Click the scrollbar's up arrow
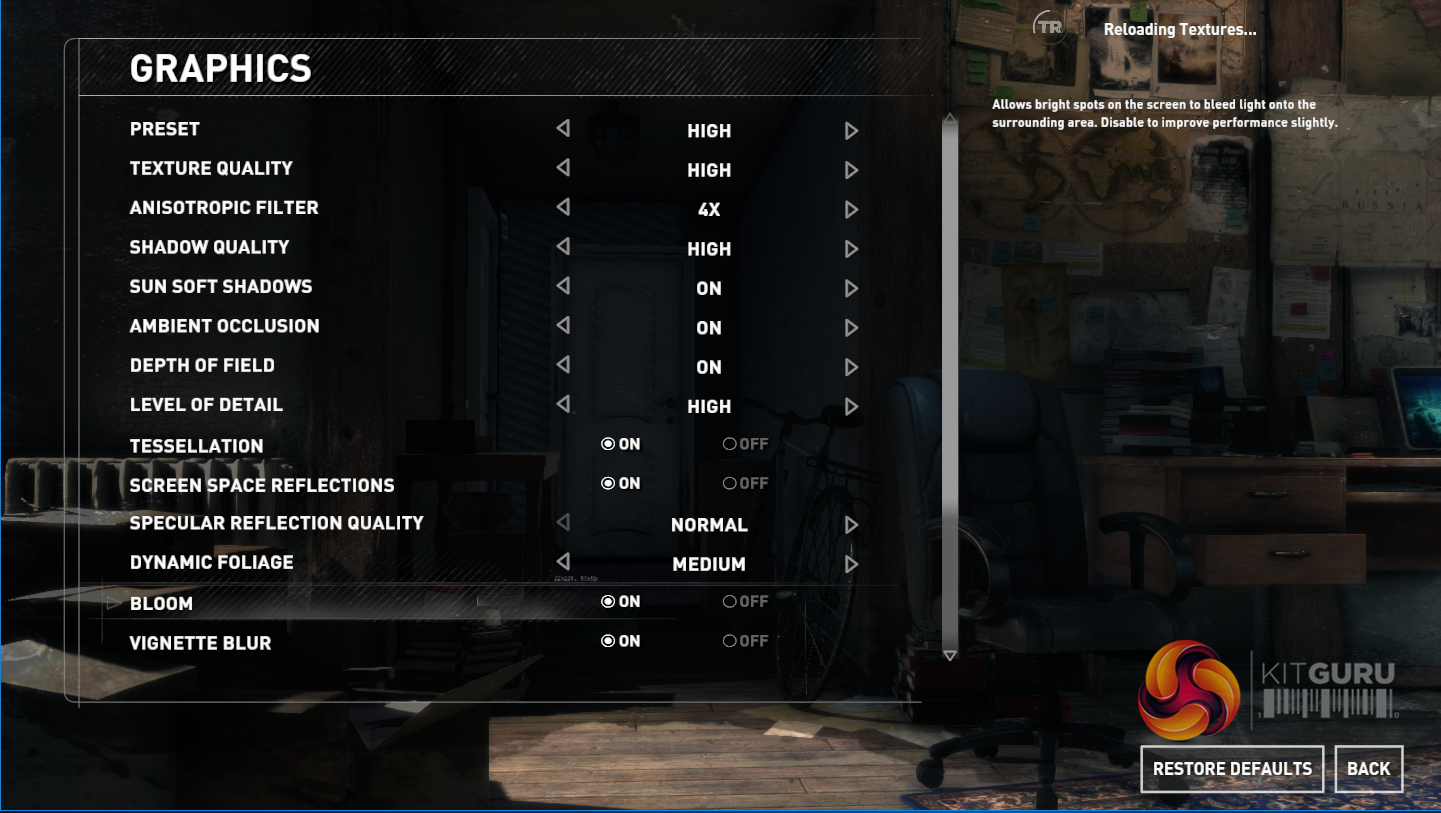 950,120
